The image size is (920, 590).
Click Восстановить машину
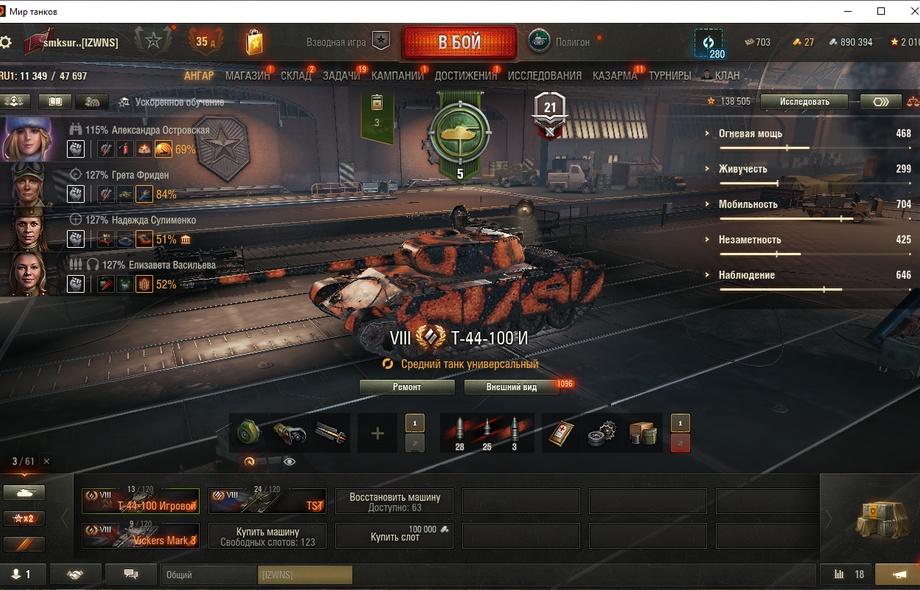coord(394,501)
